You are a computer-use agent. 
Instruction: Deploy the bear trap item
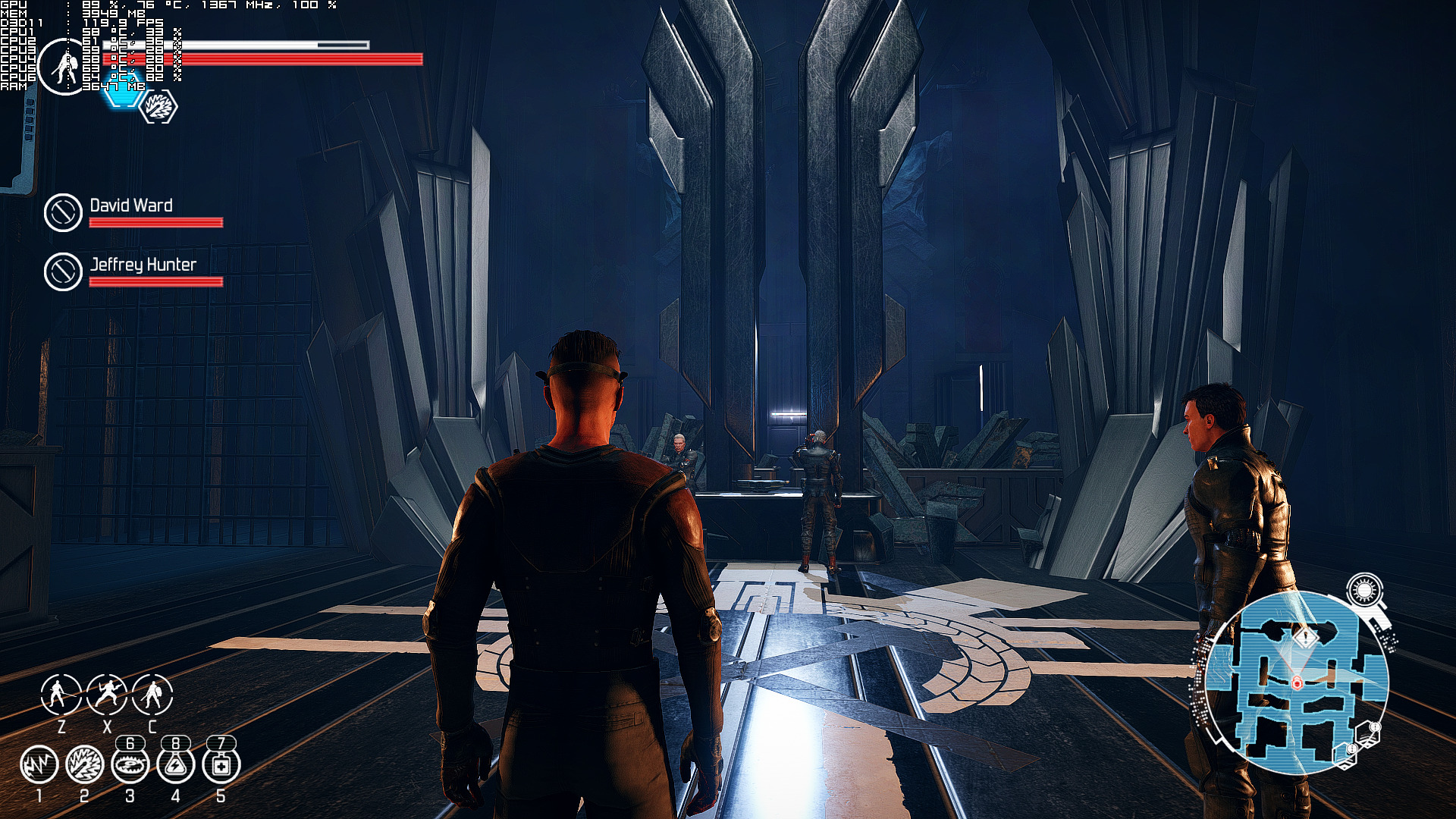point(130,766)
